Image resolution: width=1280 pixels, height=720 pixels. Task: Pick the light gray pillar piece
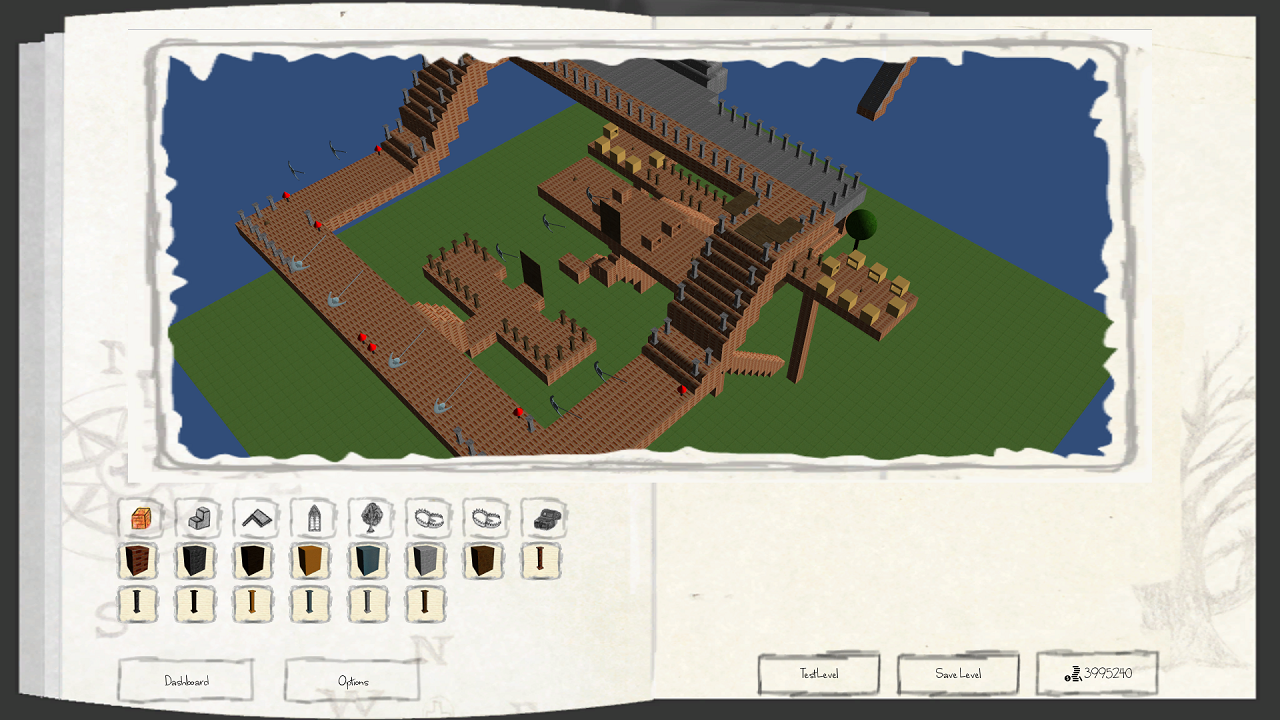(x=368, y=604)
